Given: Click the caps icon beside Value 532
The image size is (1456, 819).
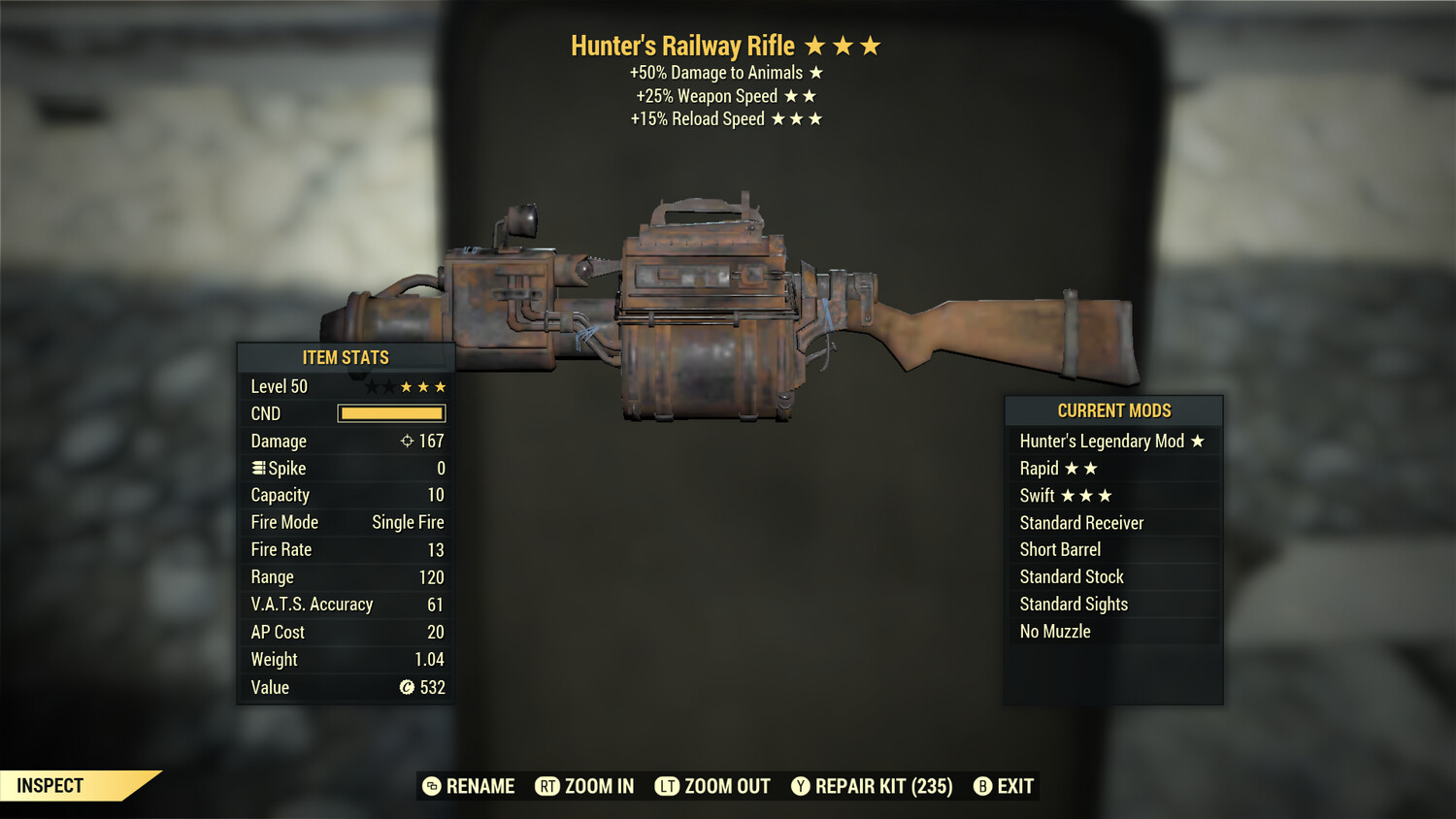Looking at the screenshot, I should point(405,687).
